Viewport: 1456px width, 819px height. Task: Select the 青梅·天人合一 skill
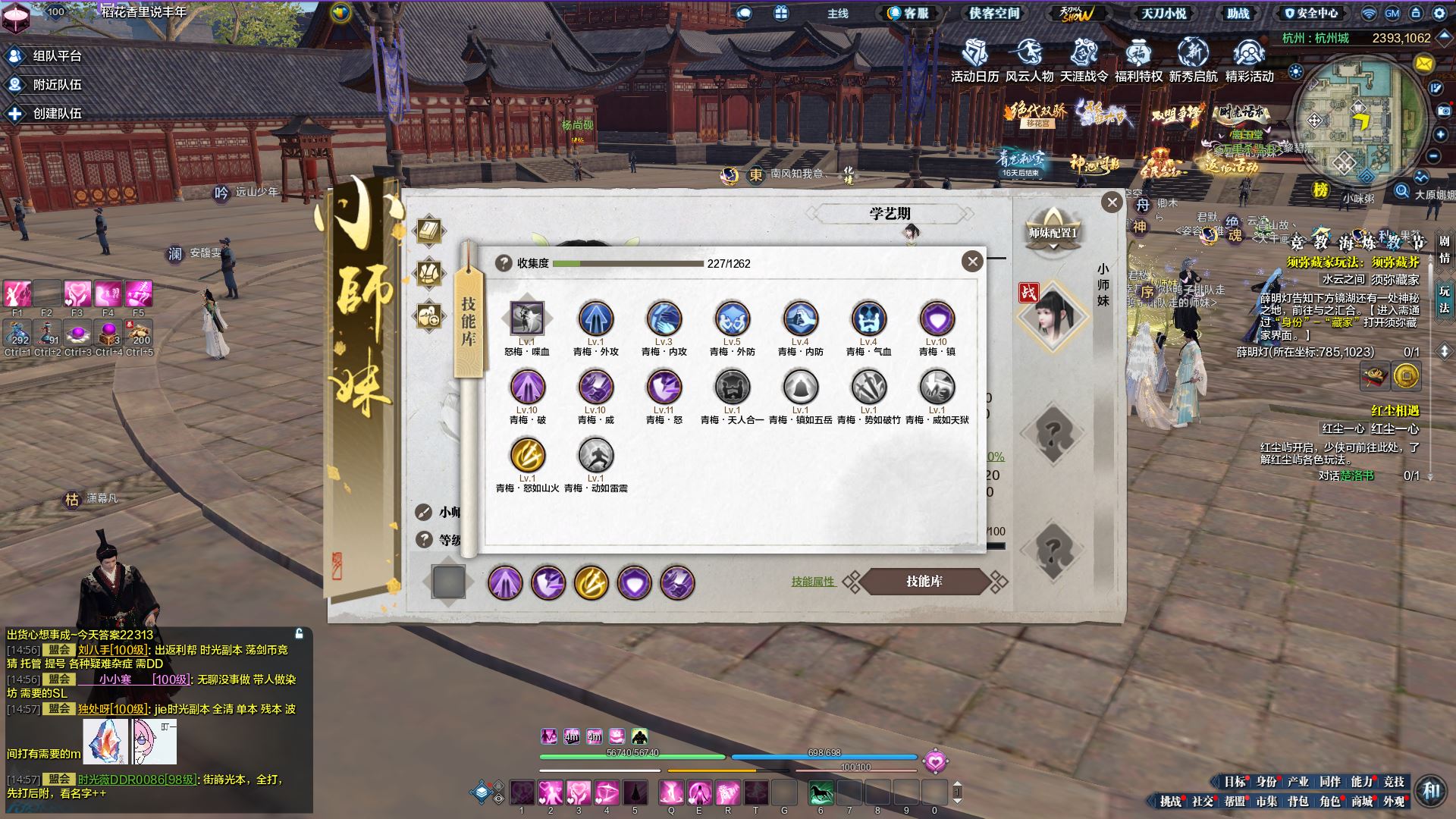pyautogui.click(x=732, y=388)
